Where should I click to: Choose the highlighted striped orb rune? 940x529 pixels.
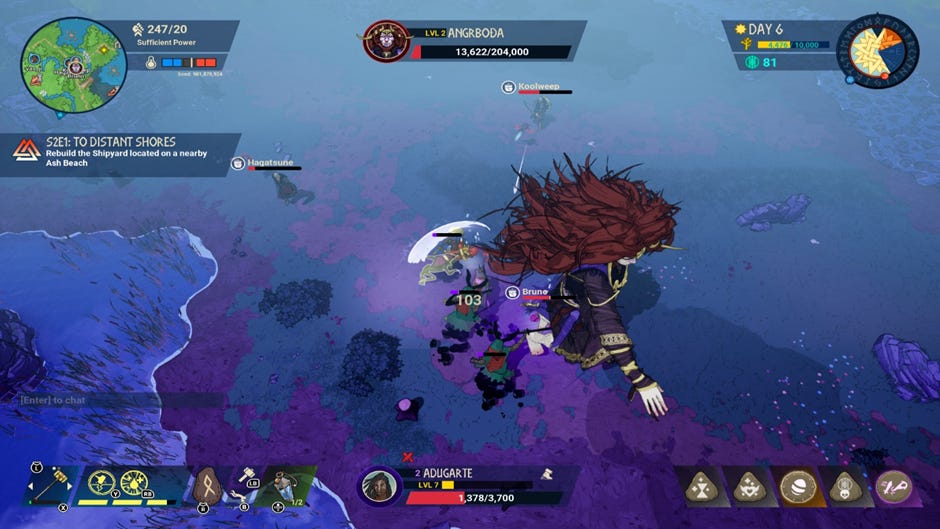coord(797,487)
